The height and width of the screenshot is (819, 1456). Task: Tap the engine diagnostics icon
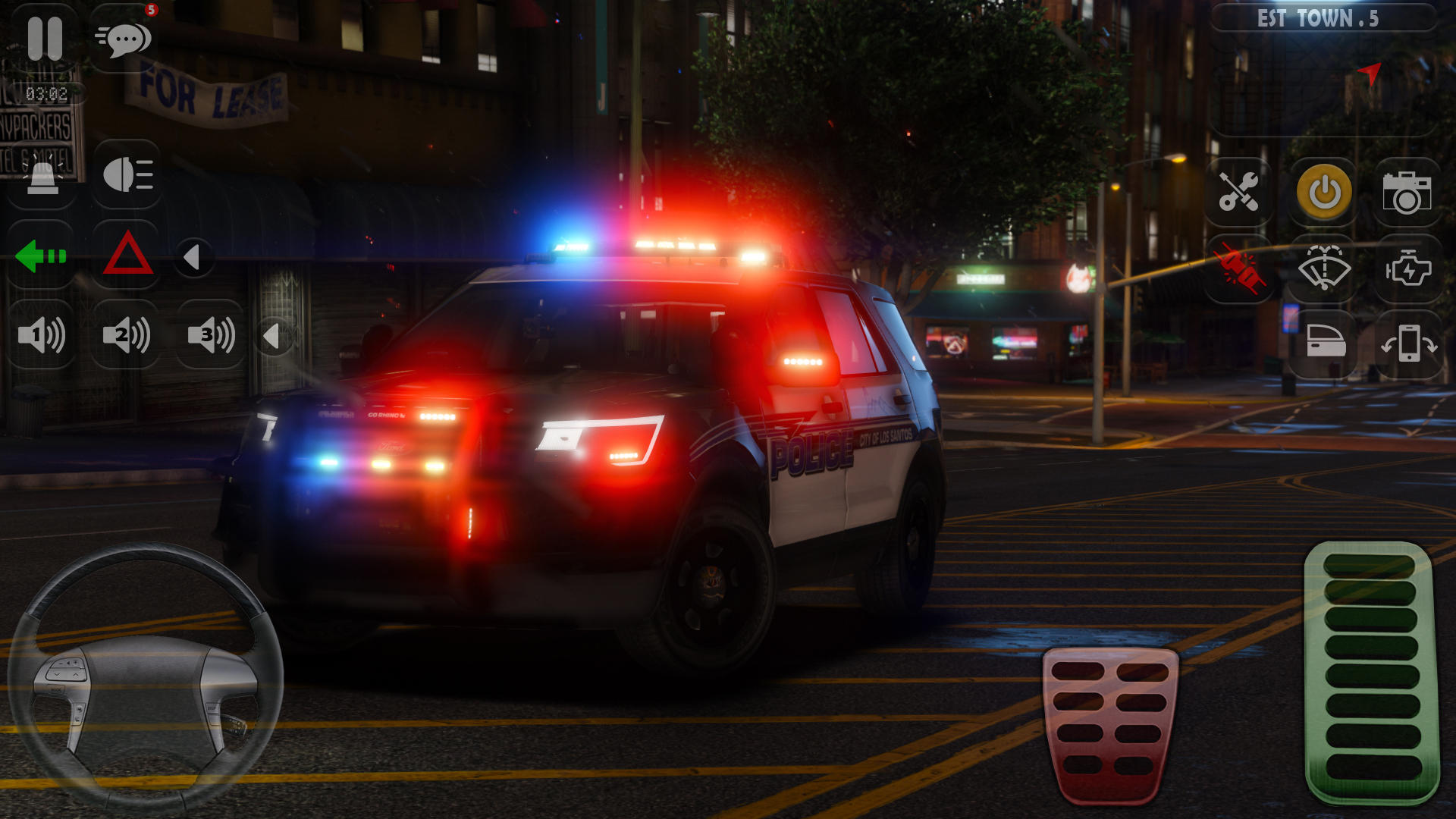click(1408, 267)
